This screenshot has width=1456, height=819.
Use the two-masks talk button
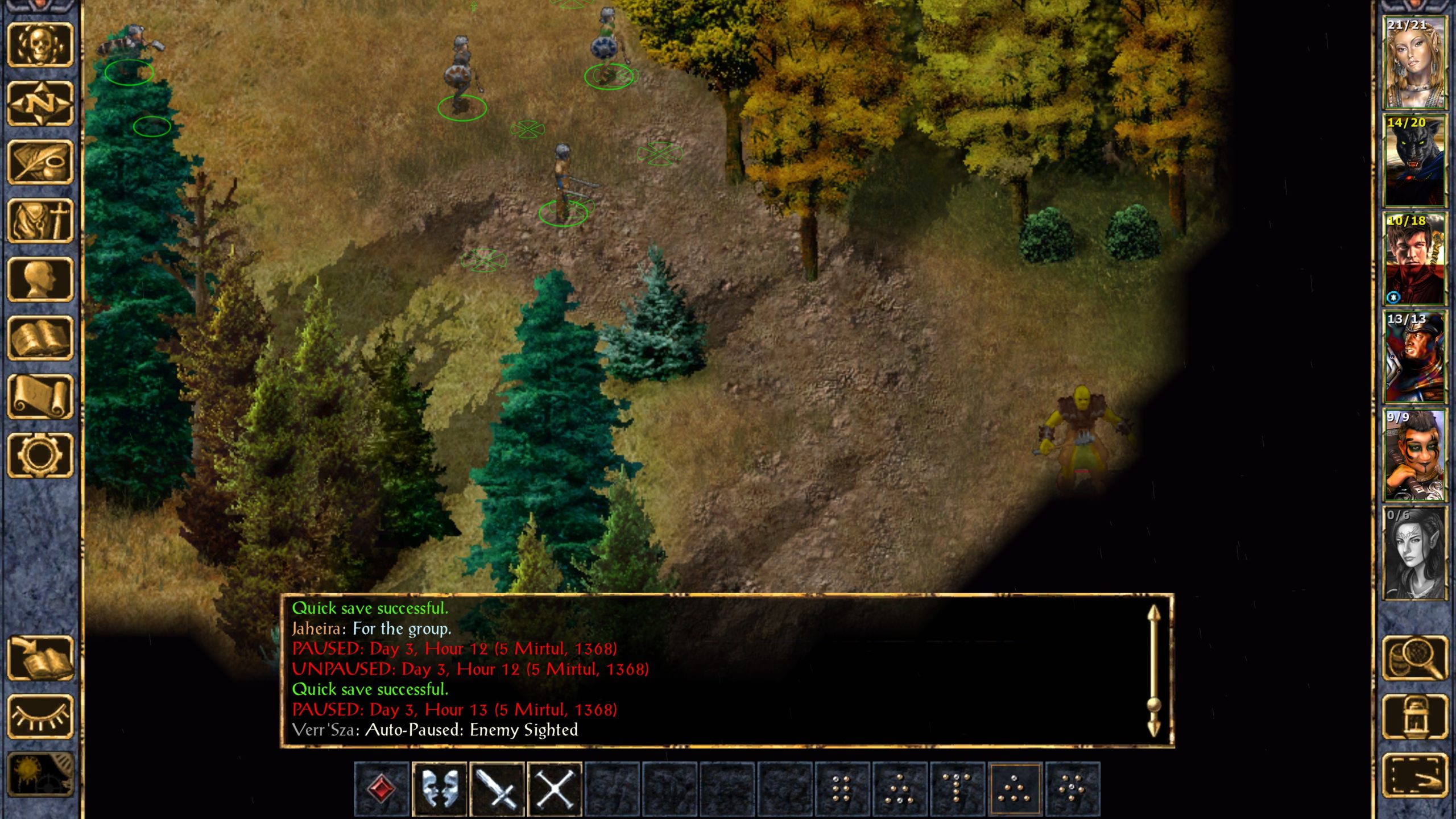click(x=439, y=789)
